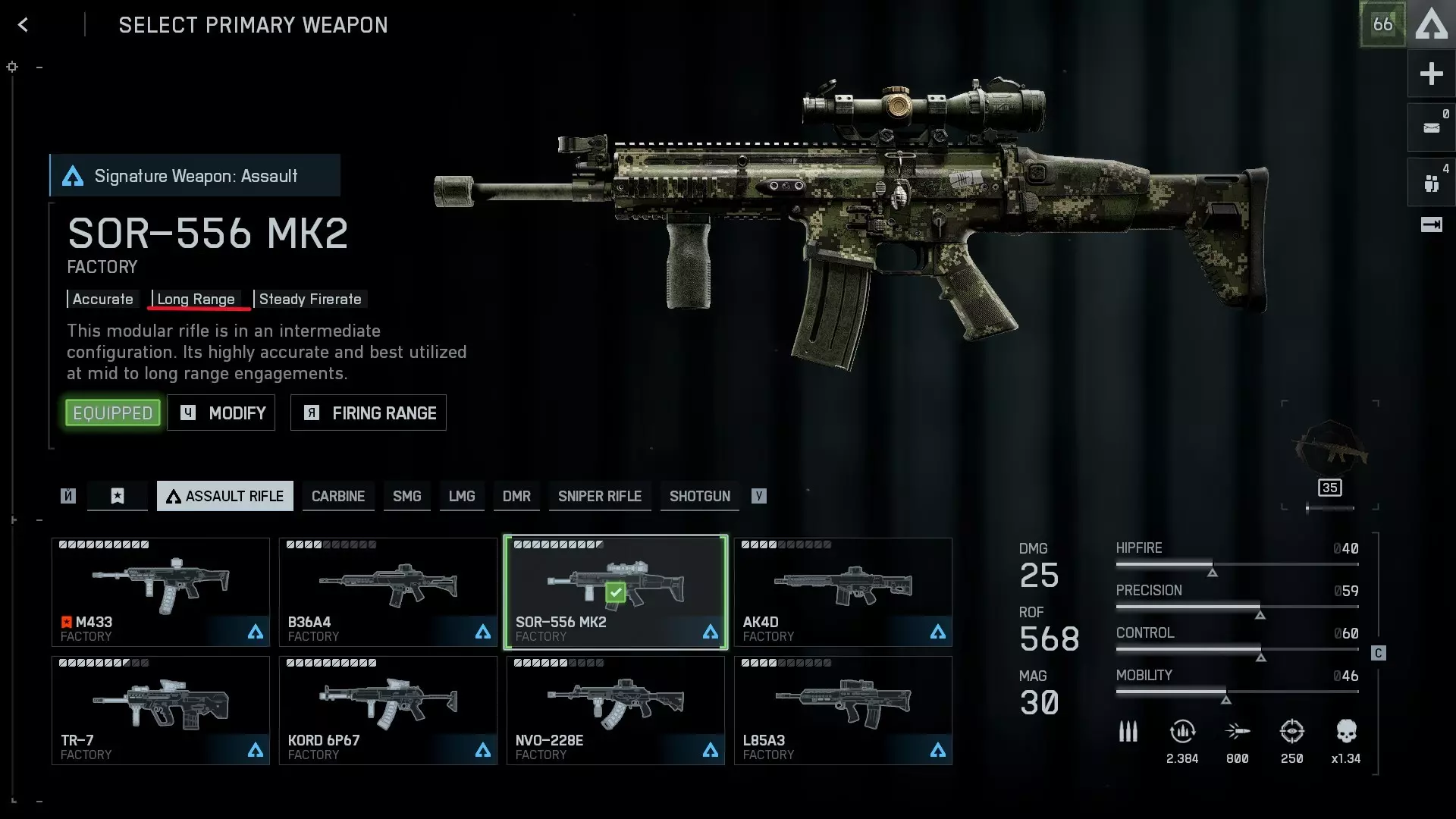This screenshot has width=1456, height=819.
Task: Pick the AK4D rifle tile
Action: (843, 592)
